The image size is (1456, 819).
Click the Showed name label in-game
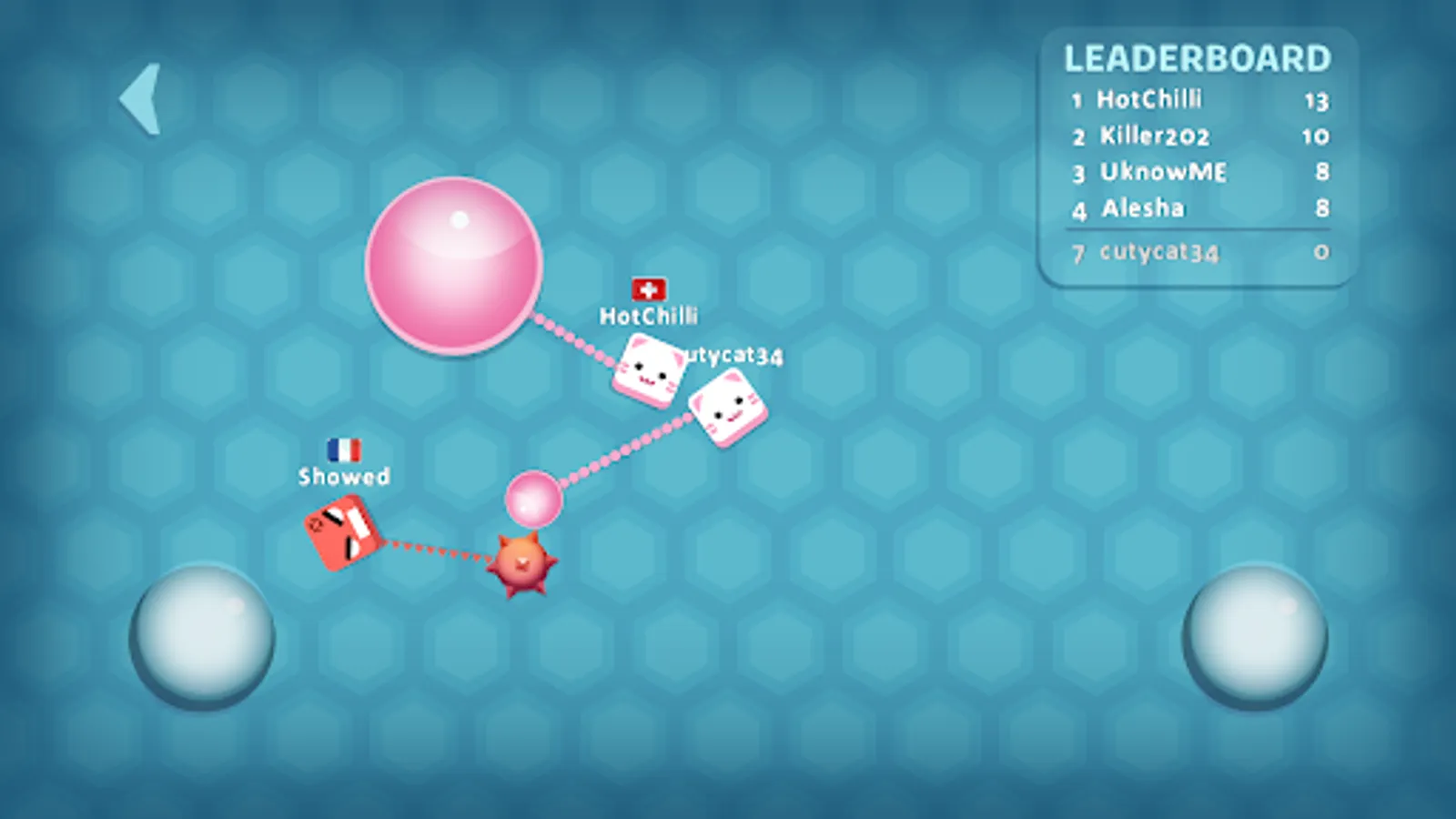(x=343, y=477)
